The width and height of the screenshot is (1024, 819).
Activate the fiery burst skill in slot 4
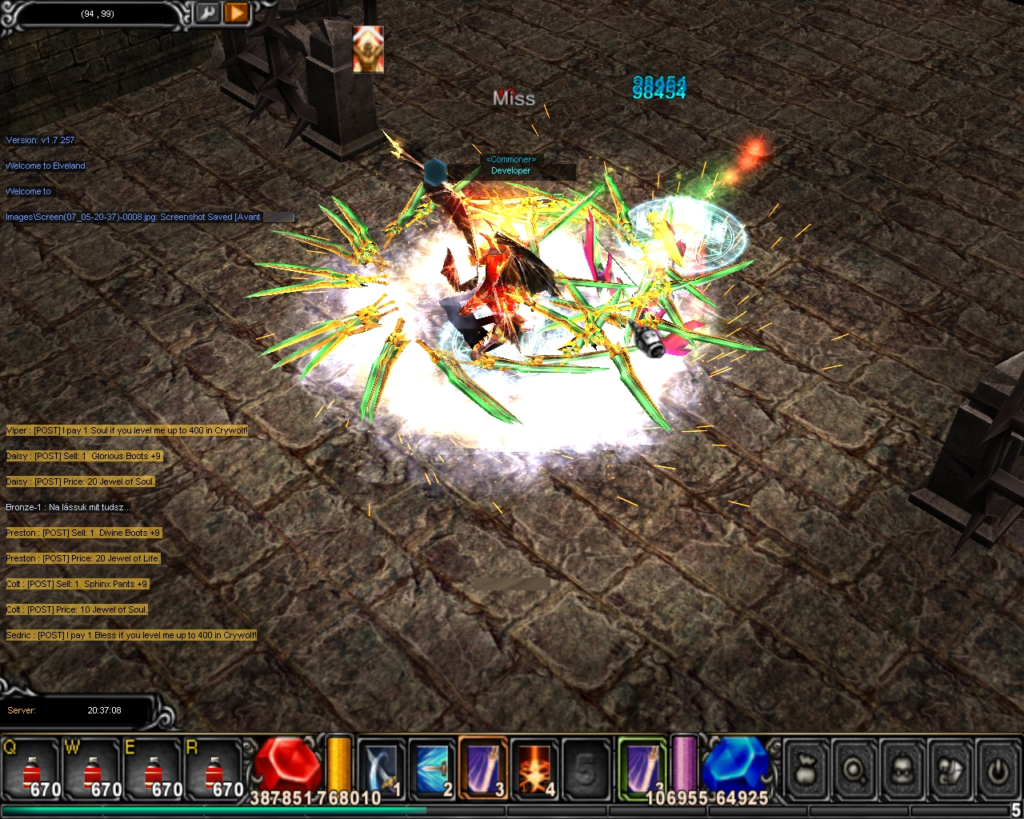click(x=535, y=768)
